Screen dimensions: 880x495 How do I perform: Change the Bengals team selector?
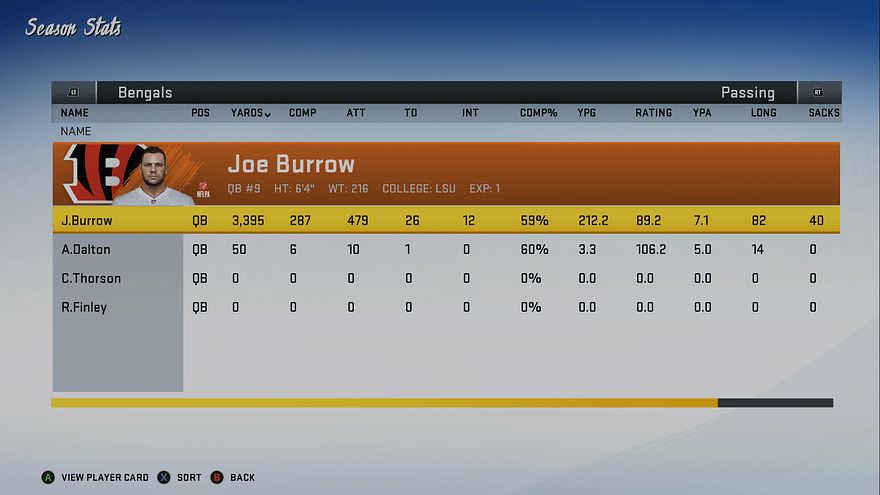tap(145, 93)
